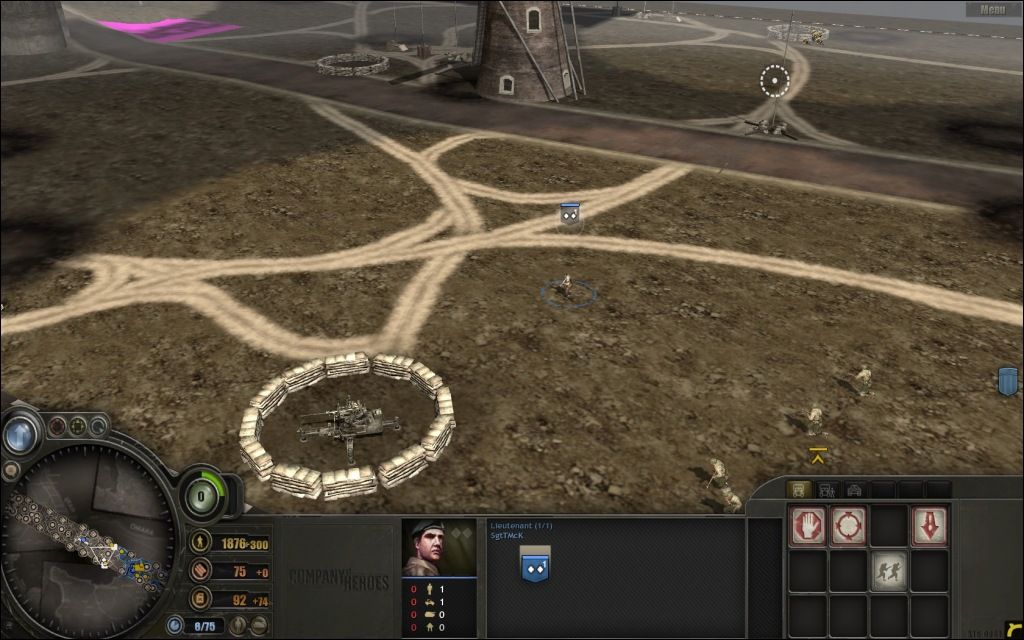
Task: Activate the Stop (hand) command
Action: pos(807,526)
